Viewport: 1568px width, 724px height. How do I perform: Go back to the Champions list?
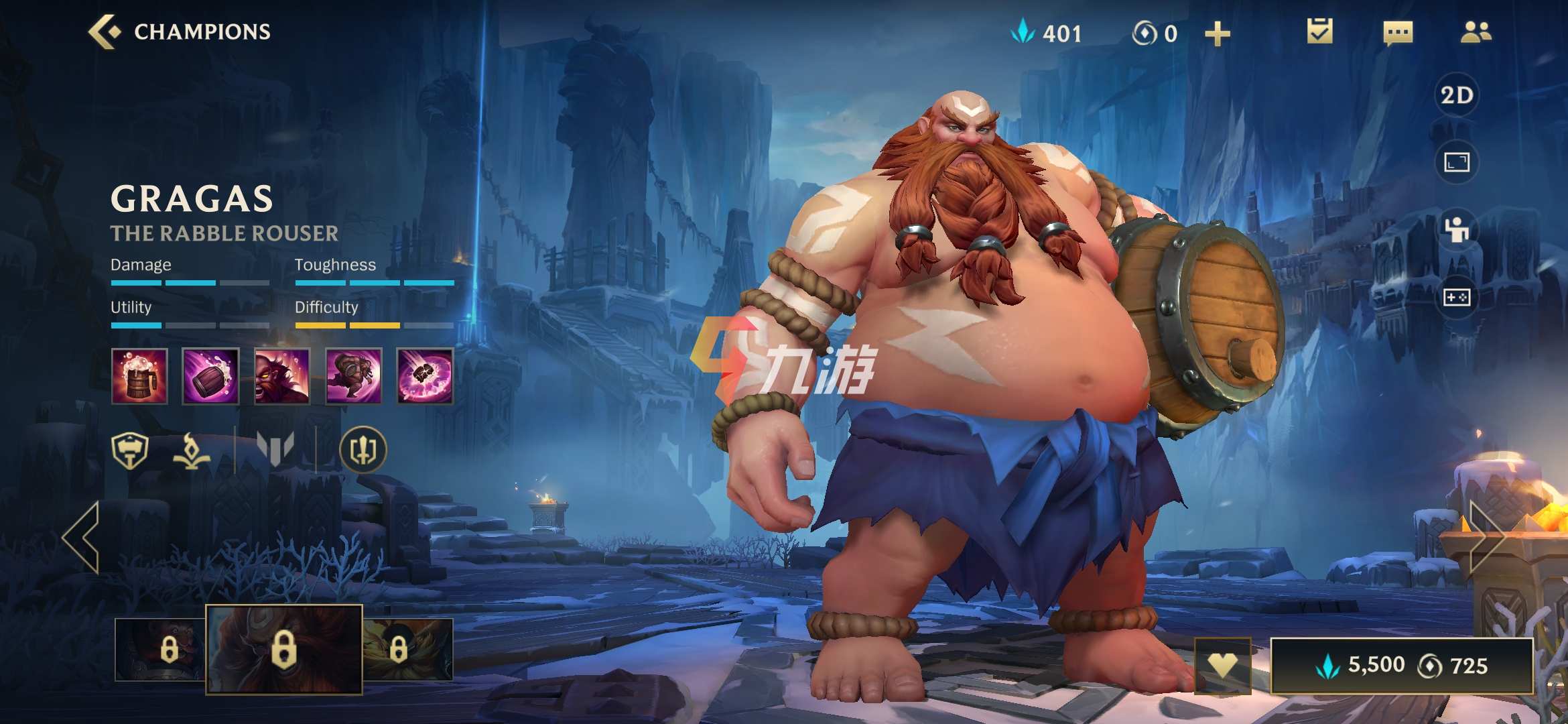click(x=105, y=32)
